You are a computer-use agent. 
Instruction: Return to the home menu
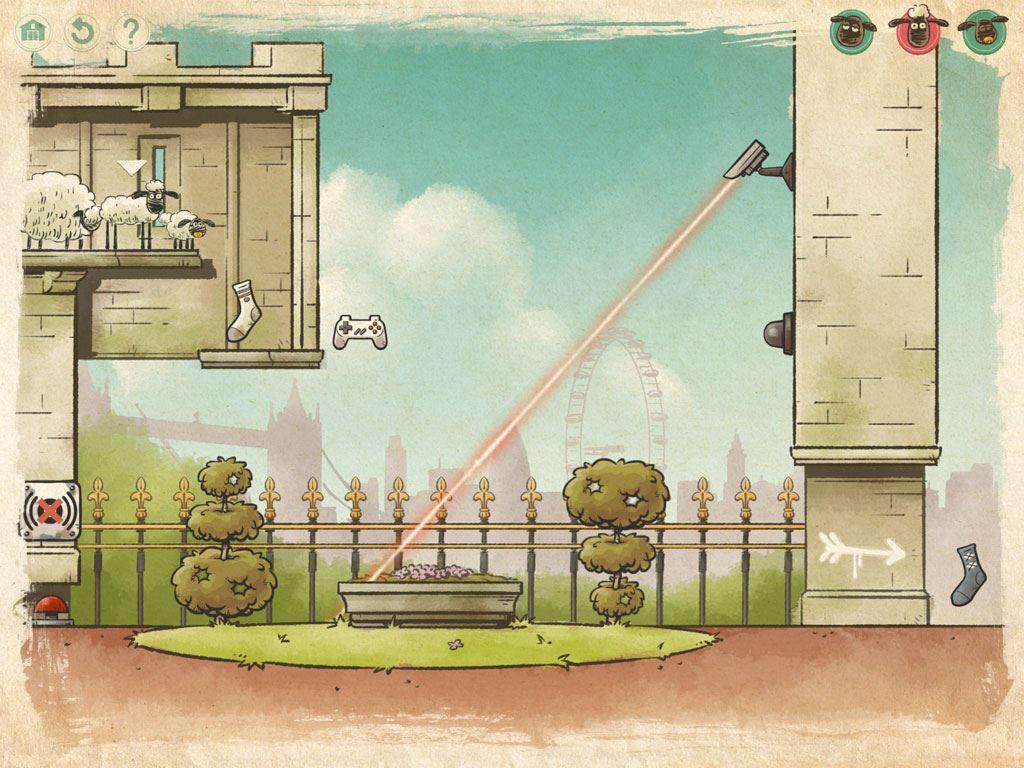pos(34,32)
